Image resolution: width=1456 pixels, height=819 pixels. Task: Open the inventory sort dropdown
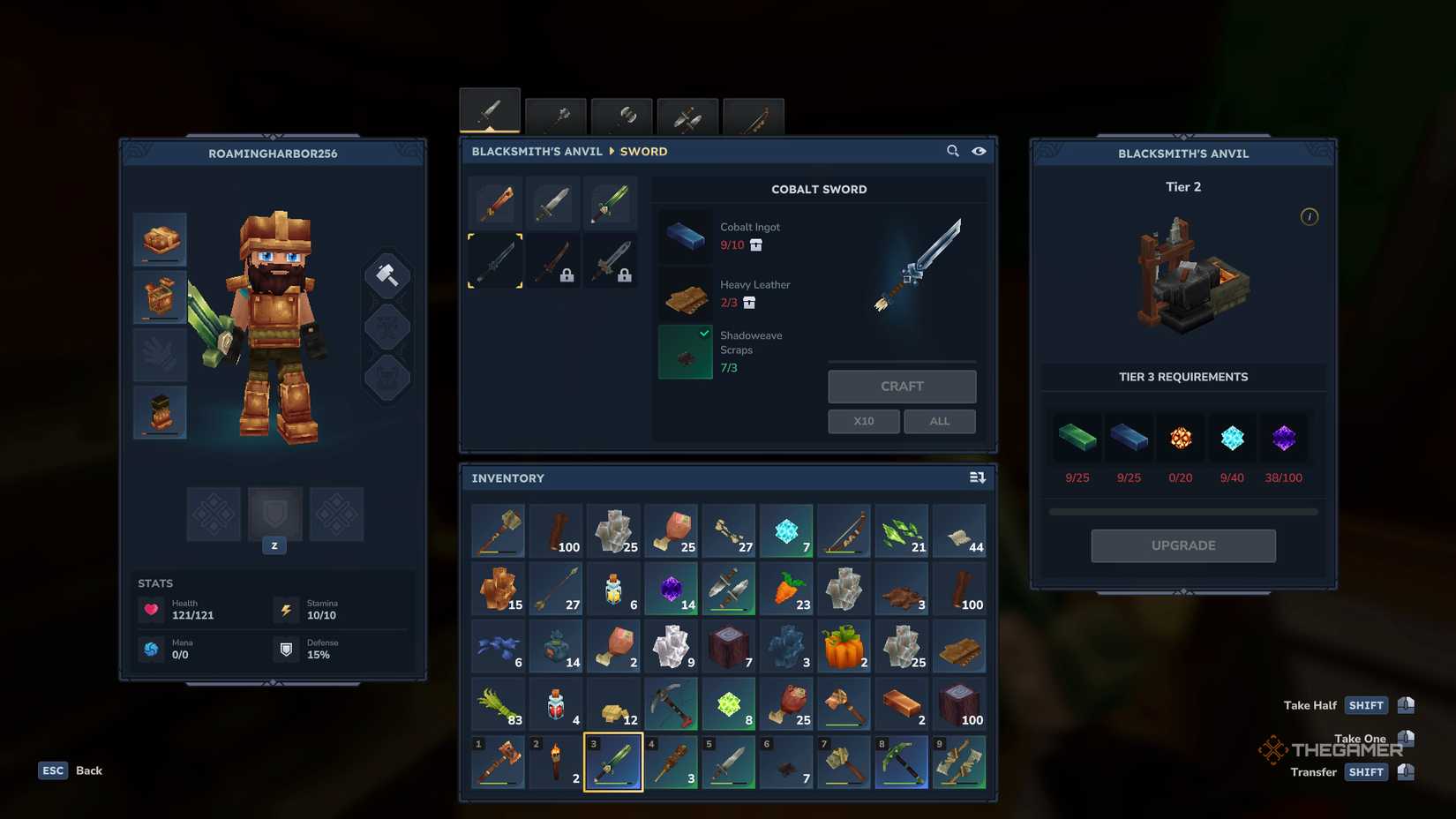[x=978, y=477]
